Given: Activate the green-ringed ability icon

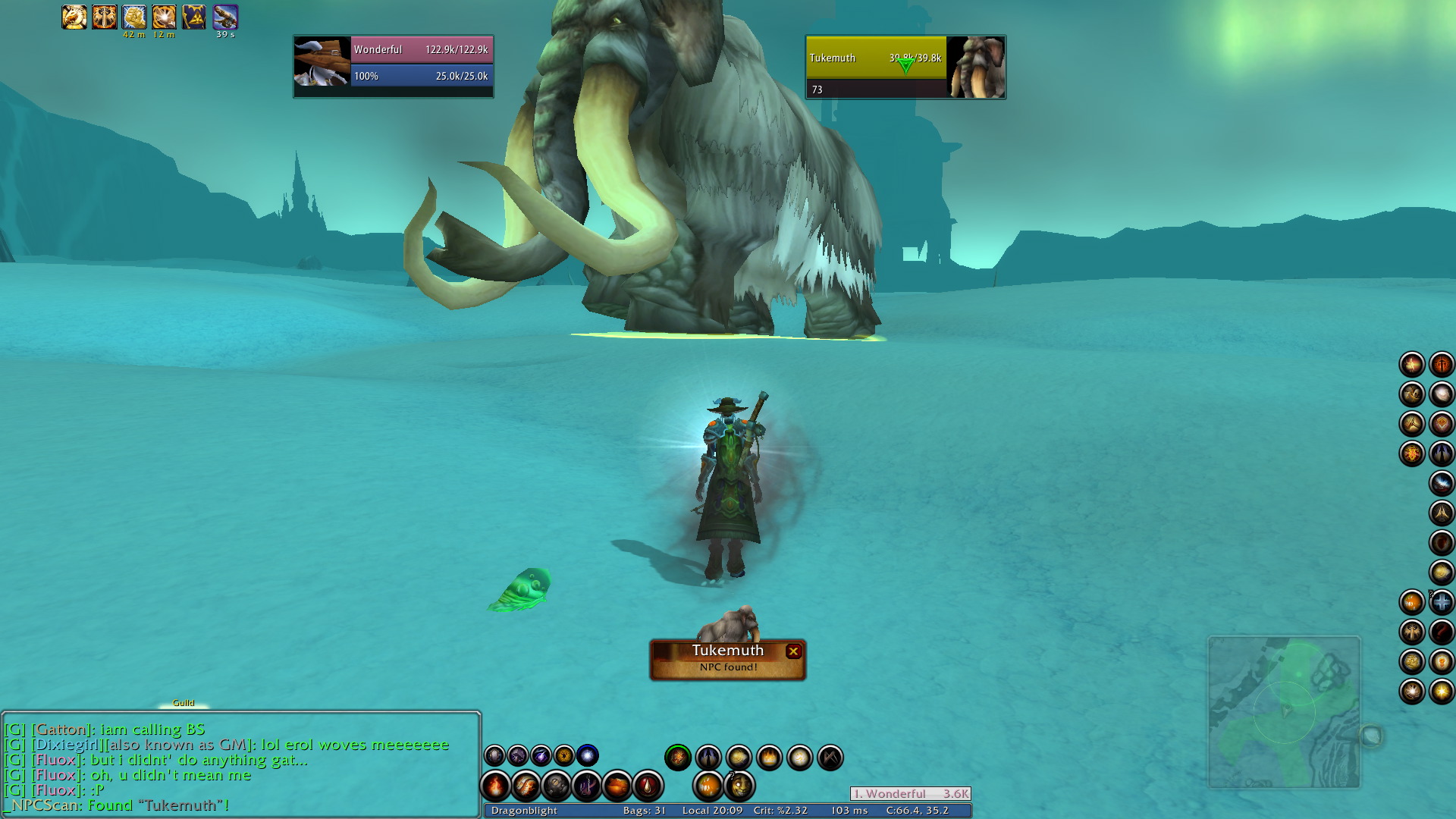Looking at the screenshot, I should (678, 757).
